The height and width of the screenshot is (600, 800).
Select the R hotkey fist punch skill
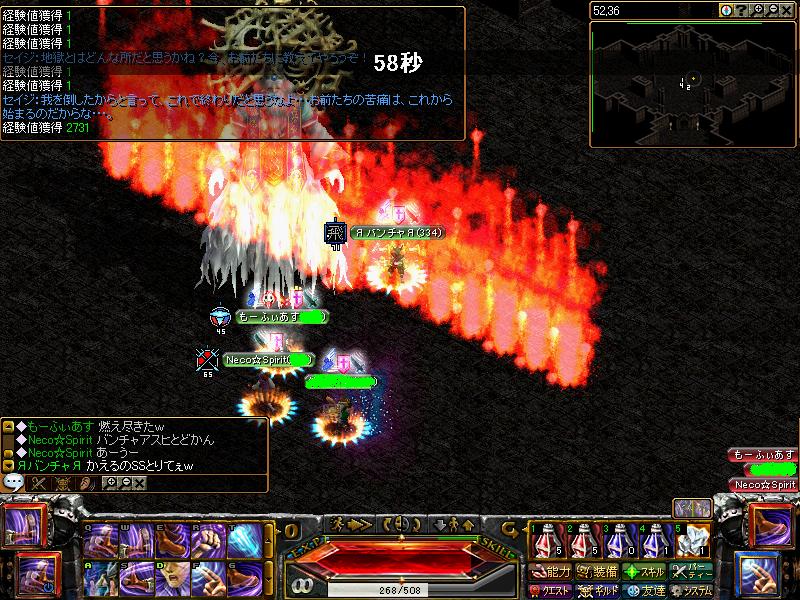pyautogui.click(x=207, y=541)
